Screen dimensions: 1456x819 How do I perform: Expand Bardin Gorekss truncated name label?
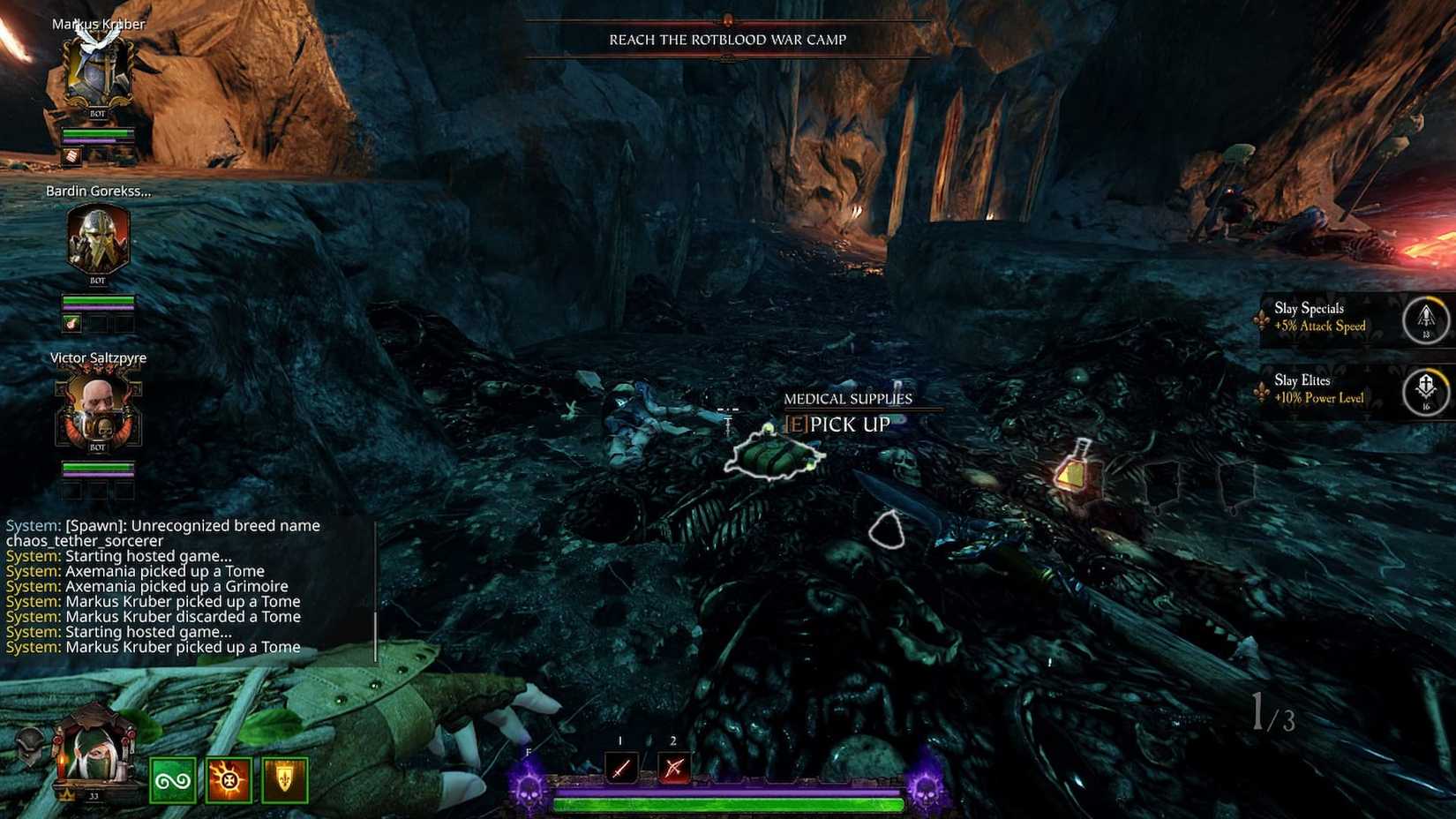pyautogui.click(x=98, y=191)
